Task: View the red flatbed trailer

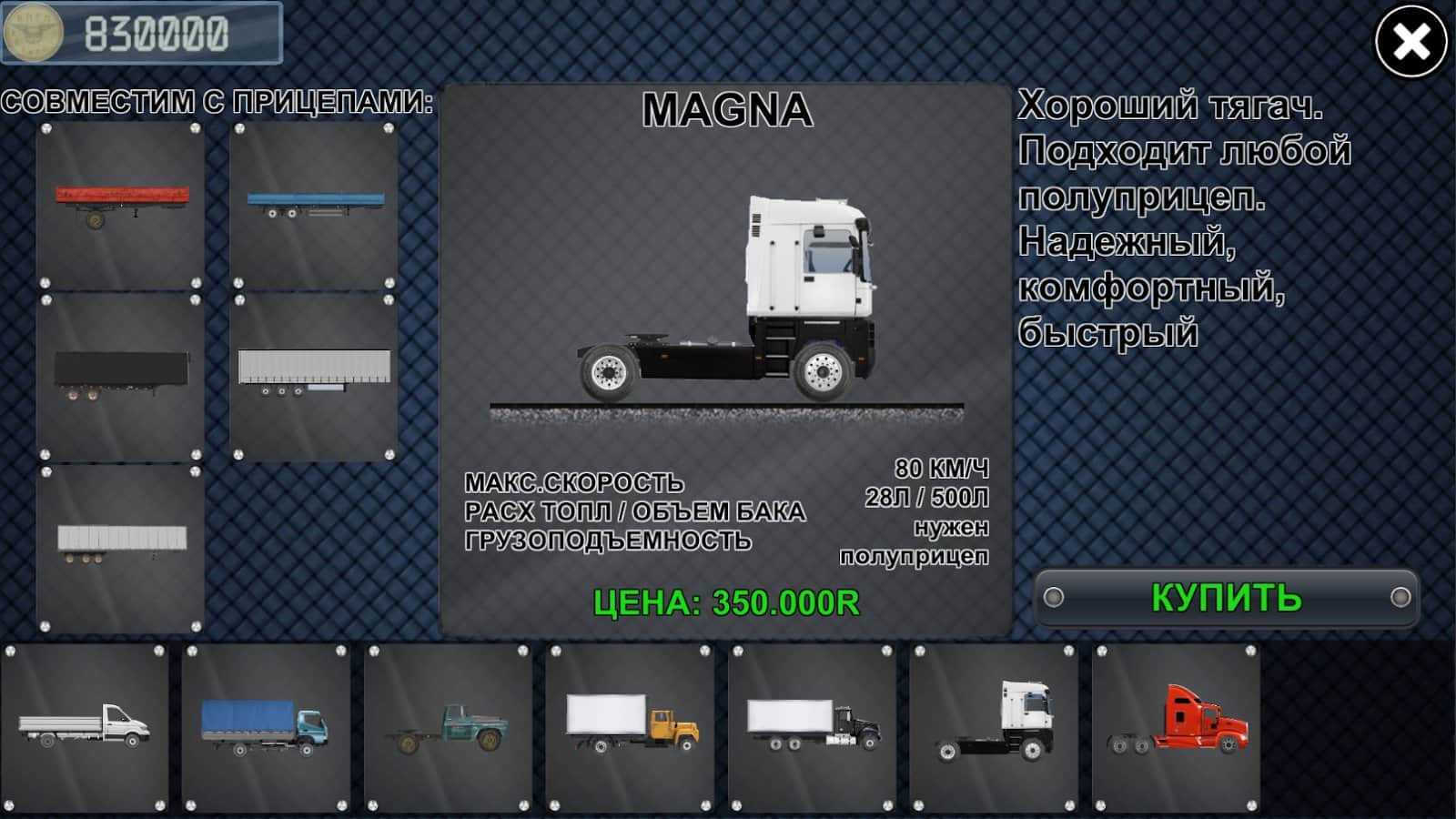Action: [x=121, y=206]
